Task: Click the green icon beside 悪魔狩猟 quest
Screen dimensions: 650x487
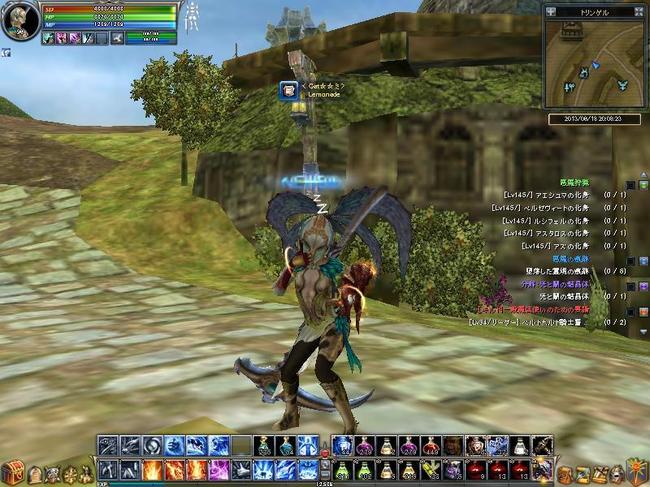Action: 644,185
